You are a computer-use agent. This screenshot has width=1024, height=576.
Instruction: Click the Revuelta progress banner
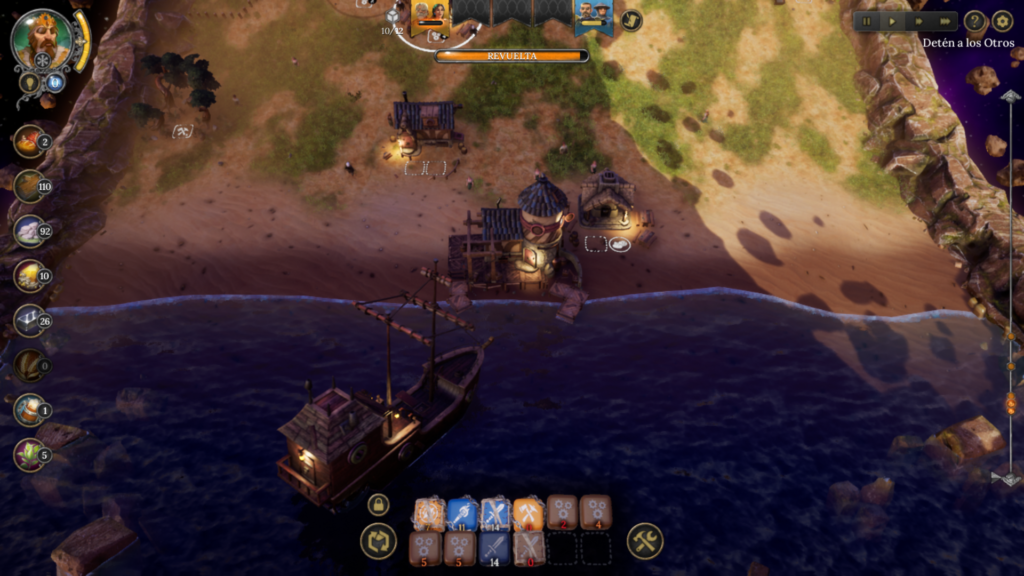click(511, 56)
